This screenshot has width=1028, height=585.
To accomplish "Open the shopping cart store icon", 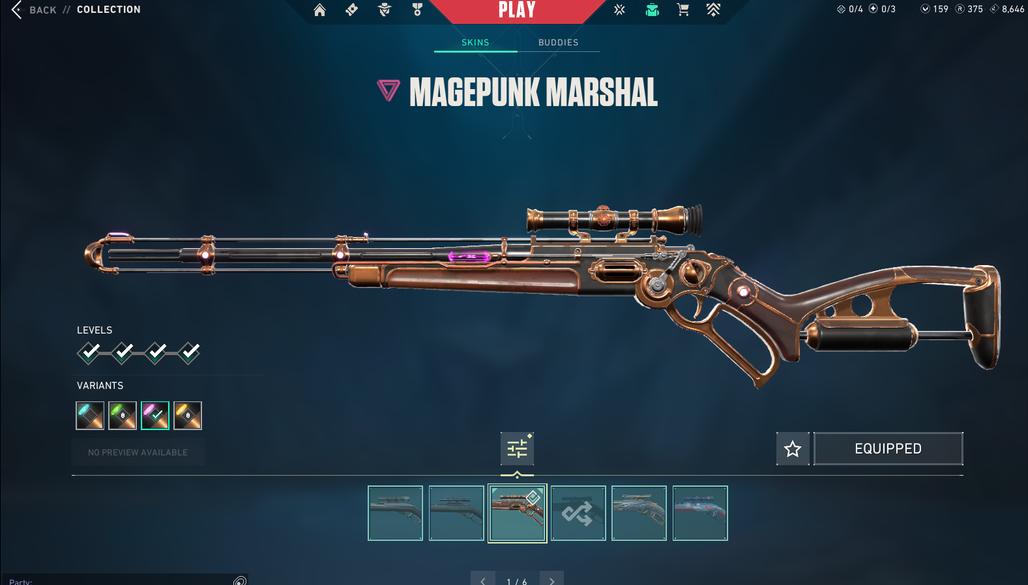I will [683, 10].
